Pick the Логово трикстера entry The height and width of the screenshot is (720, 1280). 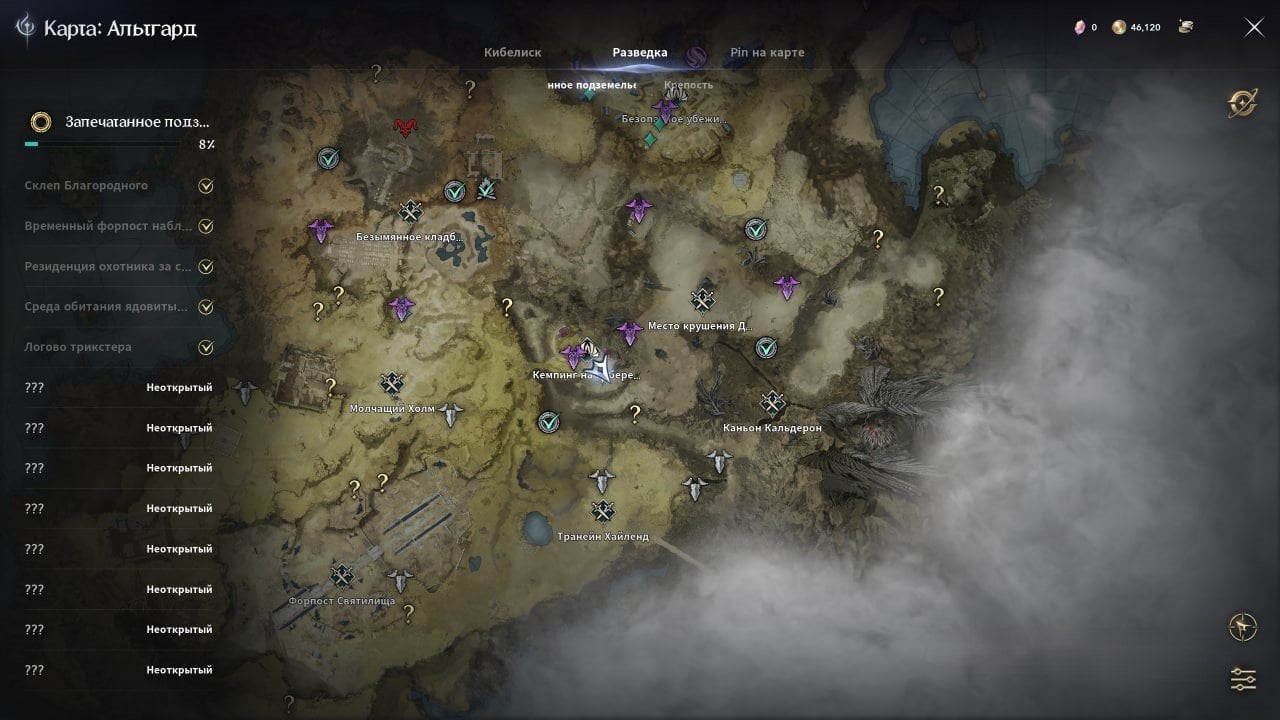point(78,347)
